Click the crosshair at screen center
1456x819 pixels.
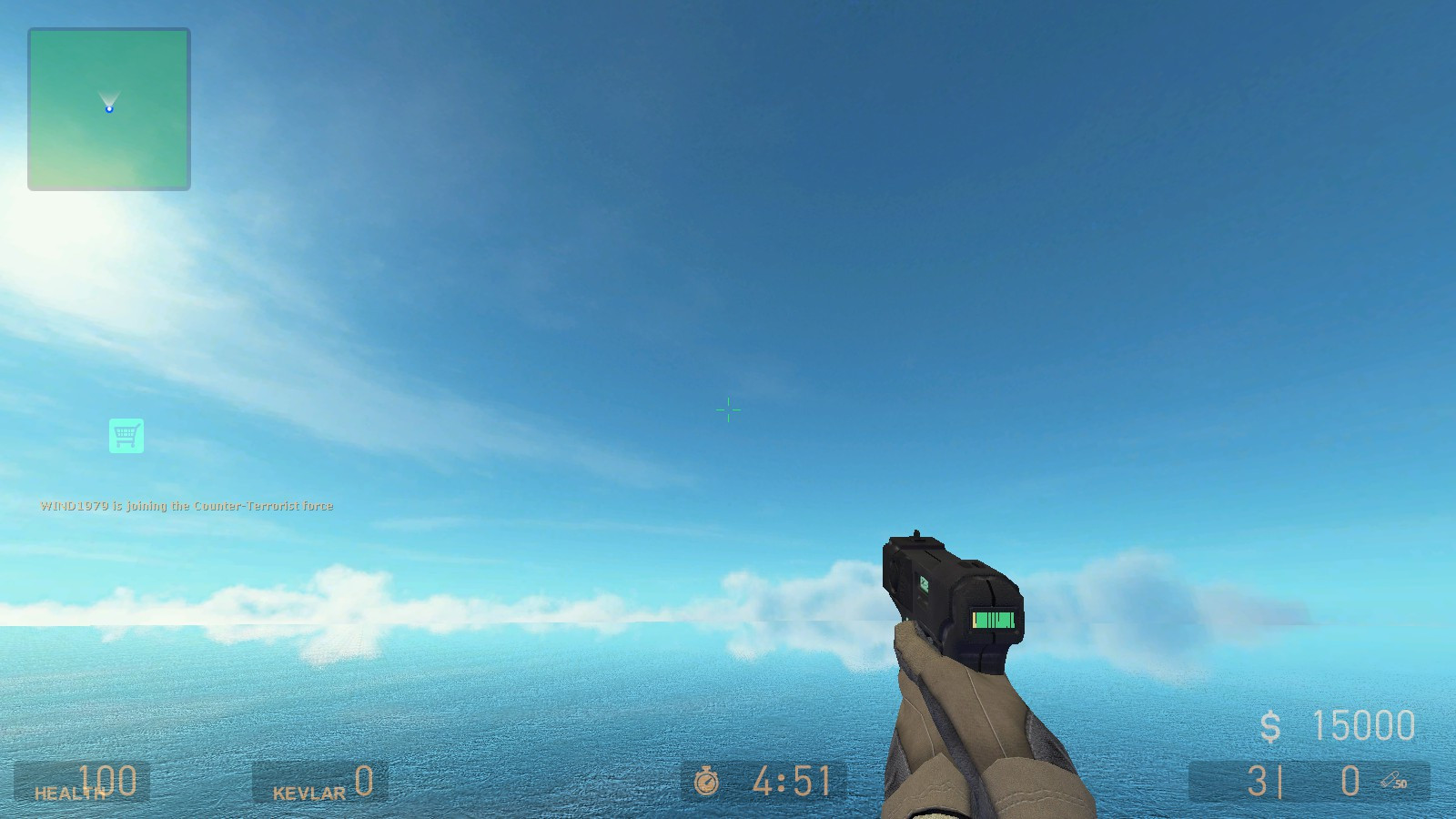(728, 409)
